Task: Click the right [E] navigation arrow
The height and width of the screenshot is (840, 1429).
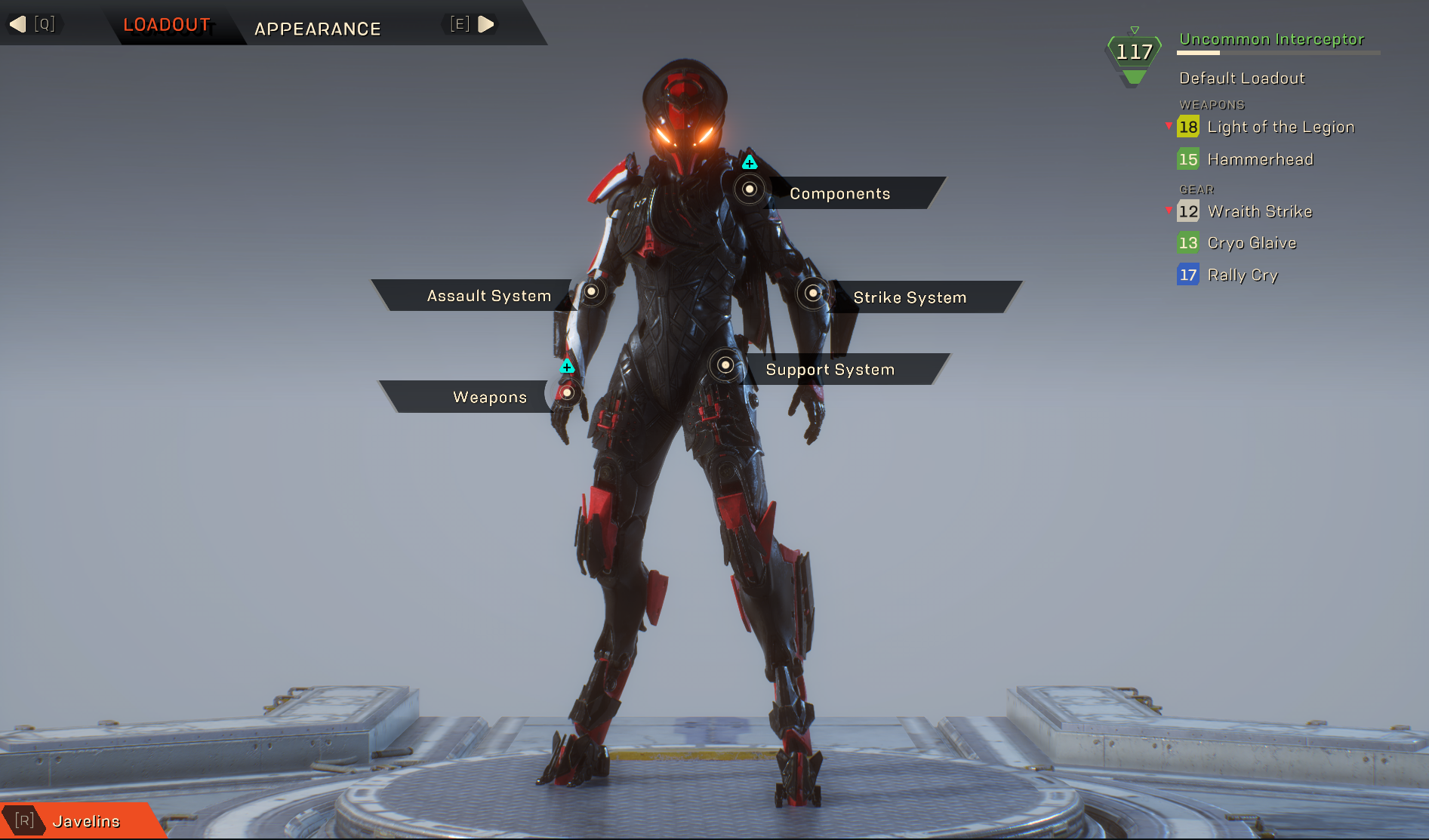Action: [486, 23]
